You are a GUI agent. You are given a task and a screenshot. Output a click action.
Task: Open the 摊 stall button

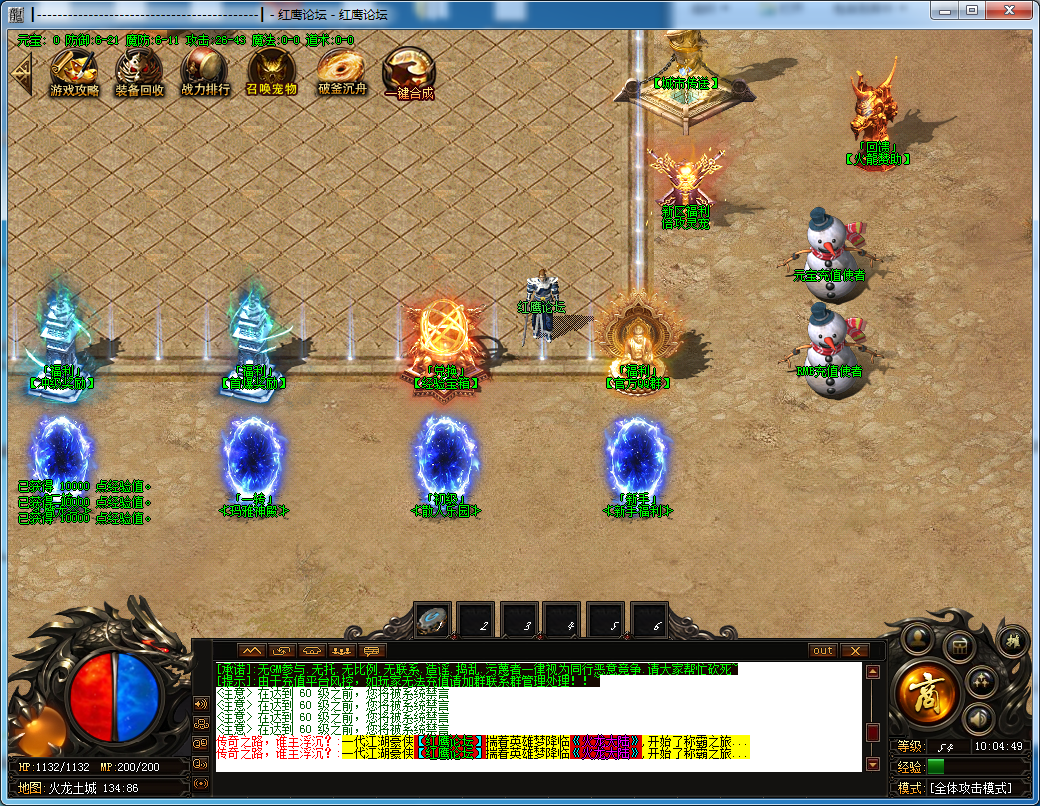[1011, 639]
